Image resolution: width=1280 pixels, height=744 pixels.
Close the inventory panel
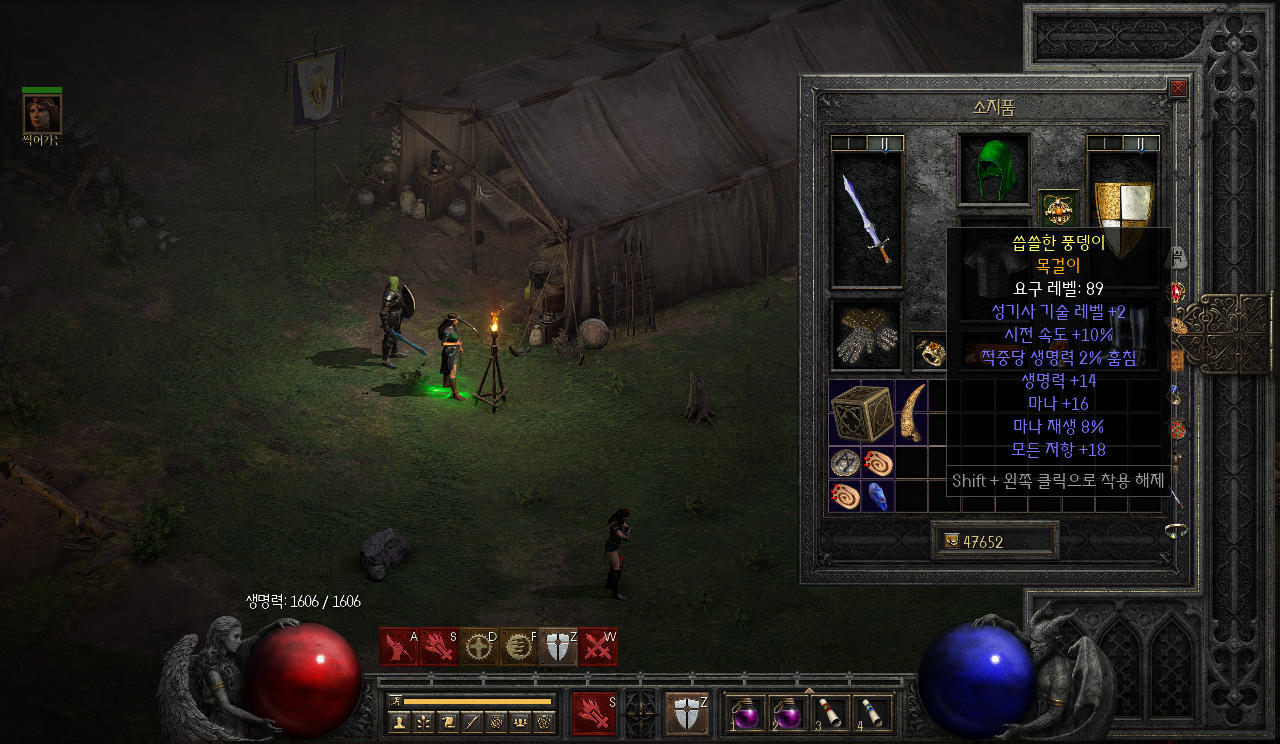point(1178,88)
